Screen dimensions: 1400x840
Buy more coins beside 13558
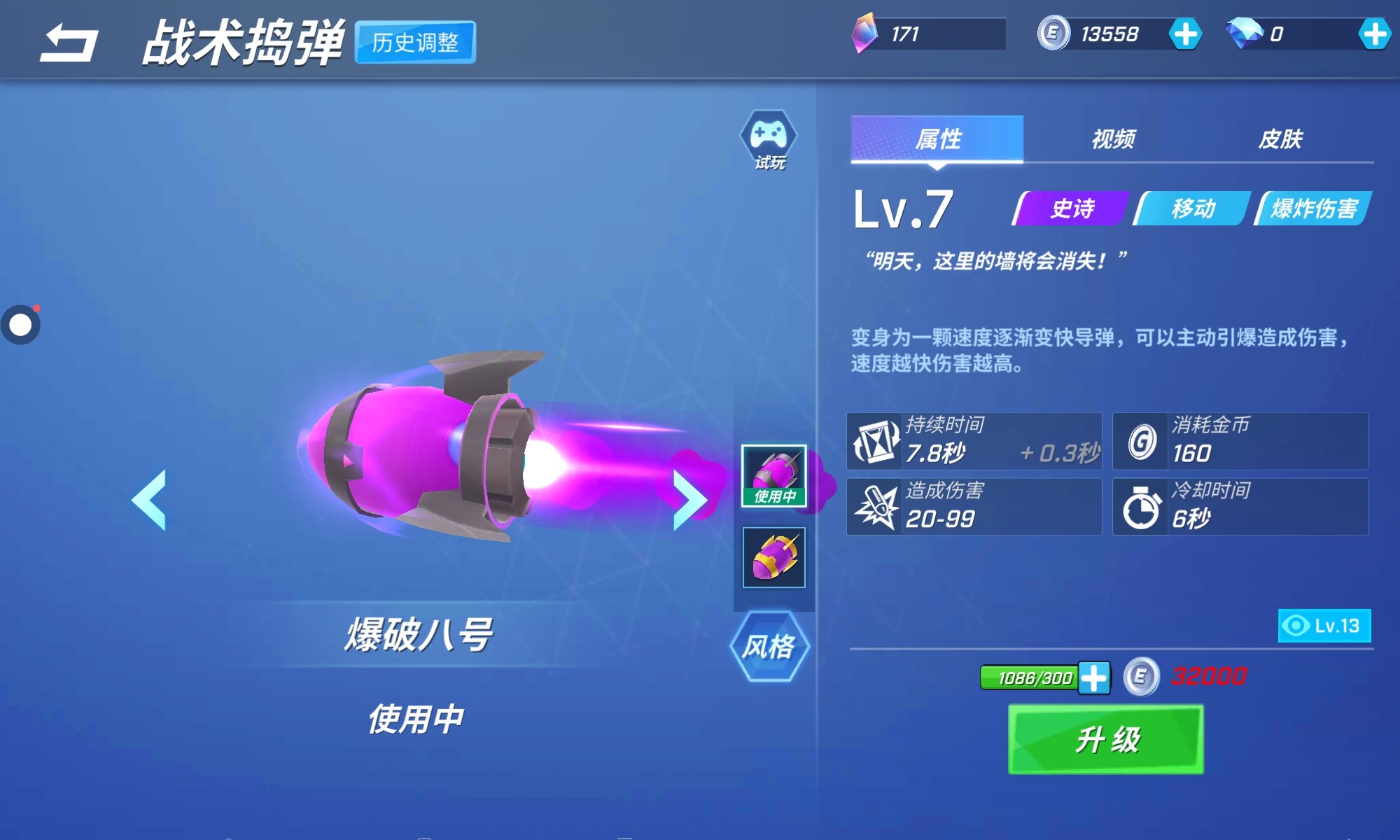1185,34
